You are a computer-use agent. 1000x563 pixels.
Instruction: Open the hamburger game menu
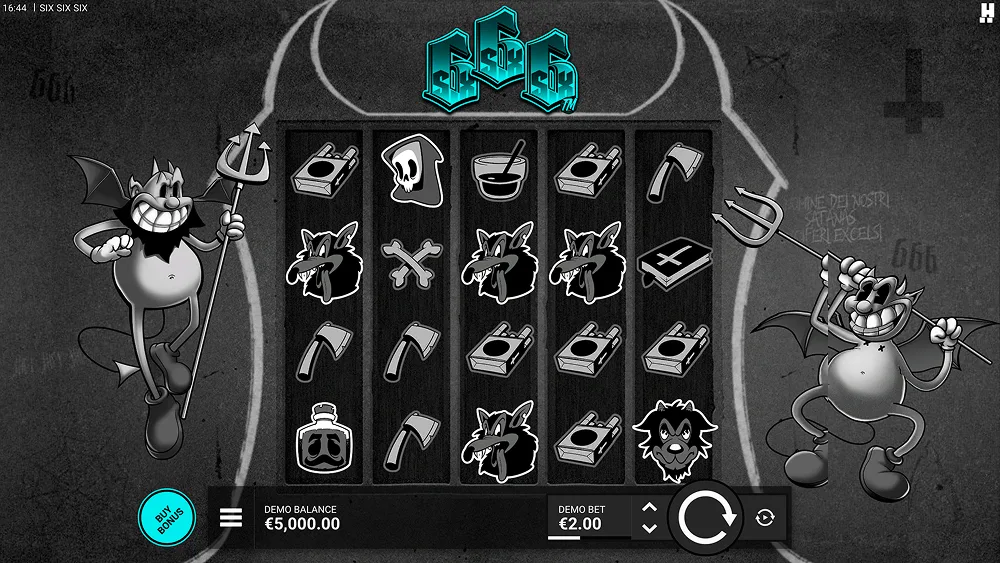pos(231,517)
